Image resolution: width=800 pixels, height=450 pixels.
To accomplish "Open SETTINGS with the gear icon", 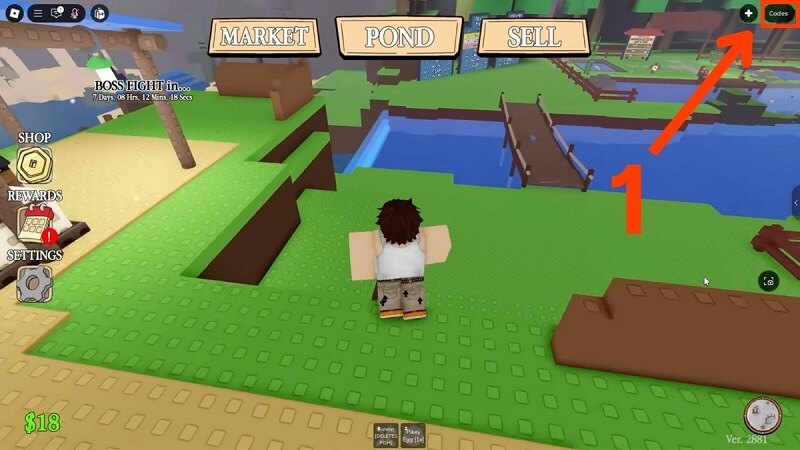I will tap(35, 285).
